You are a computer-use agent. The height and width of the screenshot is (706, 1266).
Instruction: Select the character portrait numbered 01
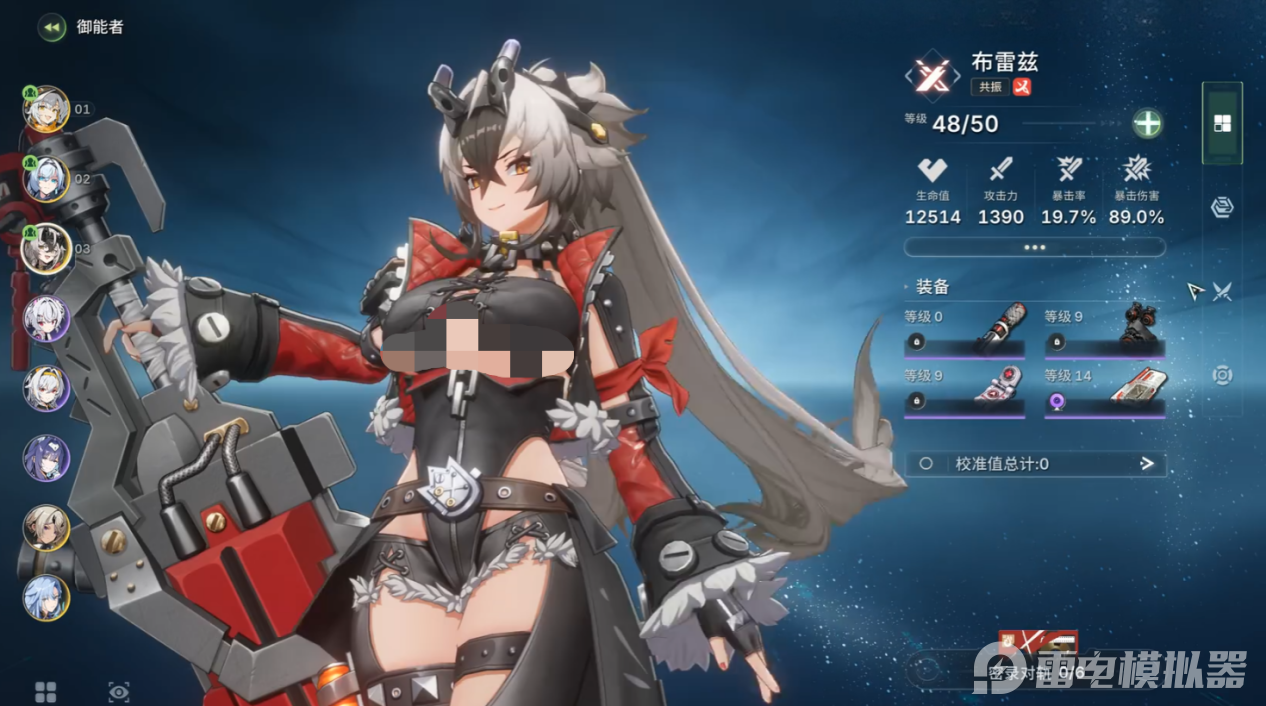46,109
